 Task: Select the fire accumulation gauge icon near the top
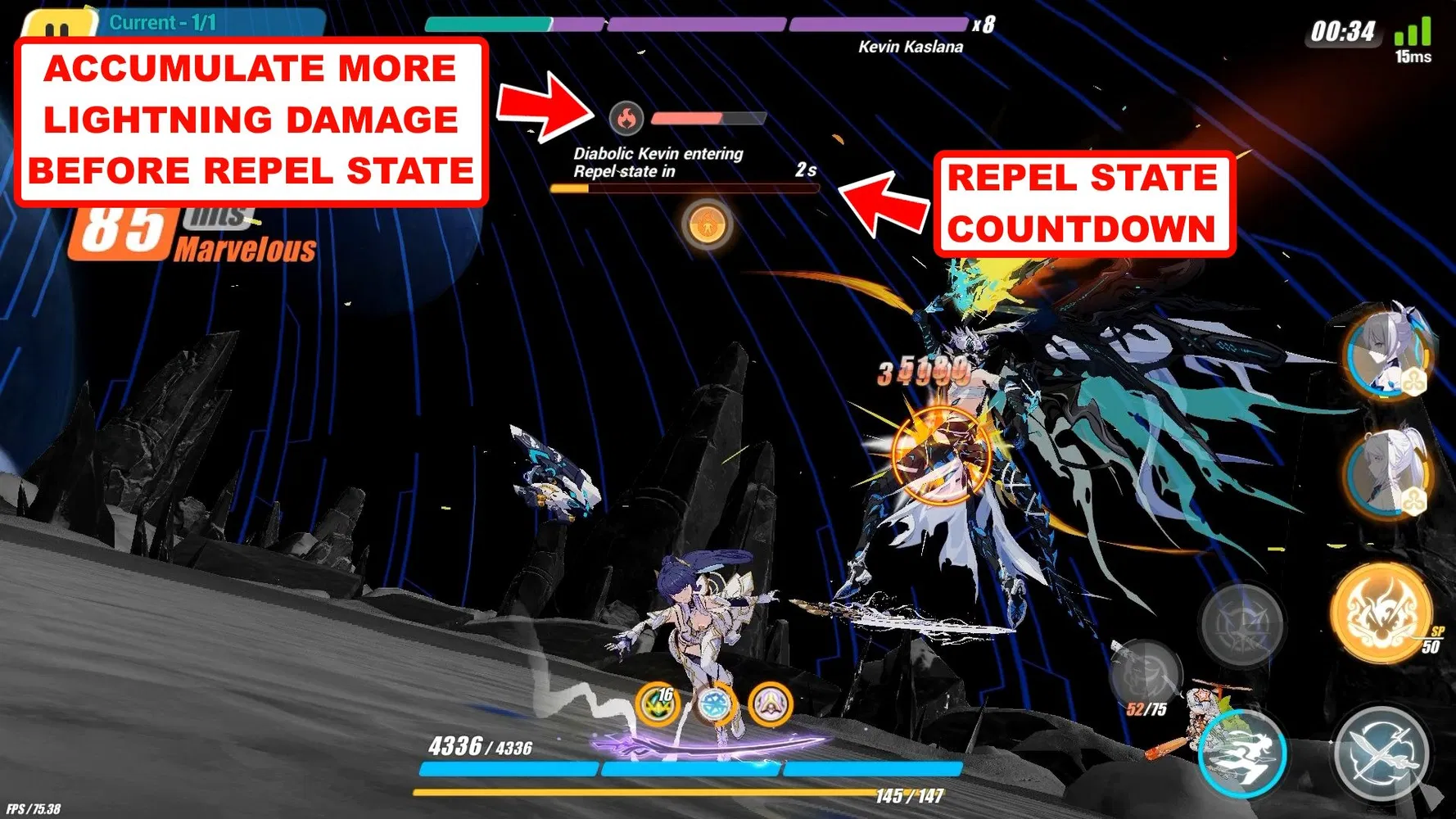(626, 116)
